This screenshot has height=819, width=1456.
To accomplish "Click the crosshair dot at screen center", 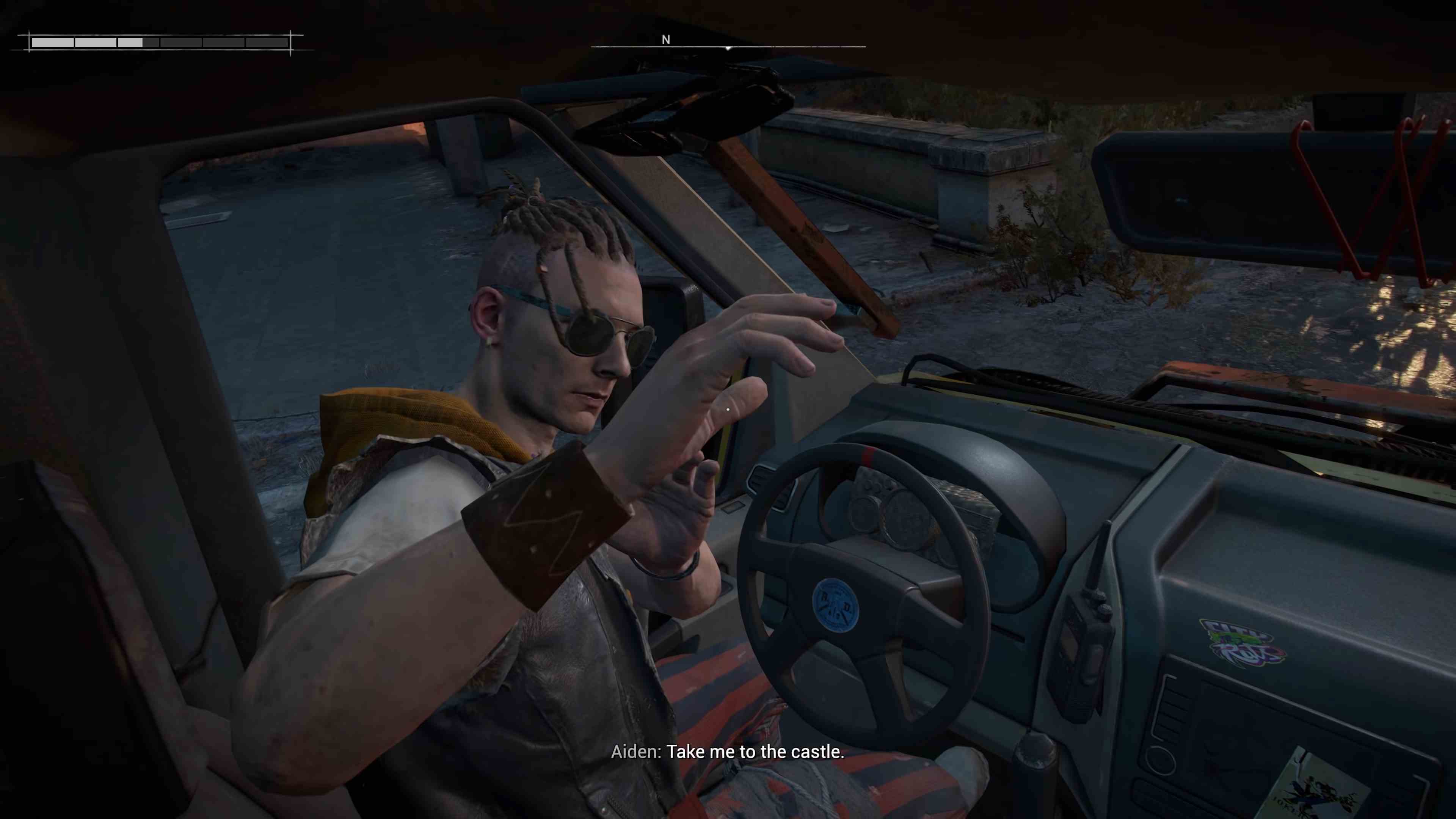I will (x=728, y=409).
